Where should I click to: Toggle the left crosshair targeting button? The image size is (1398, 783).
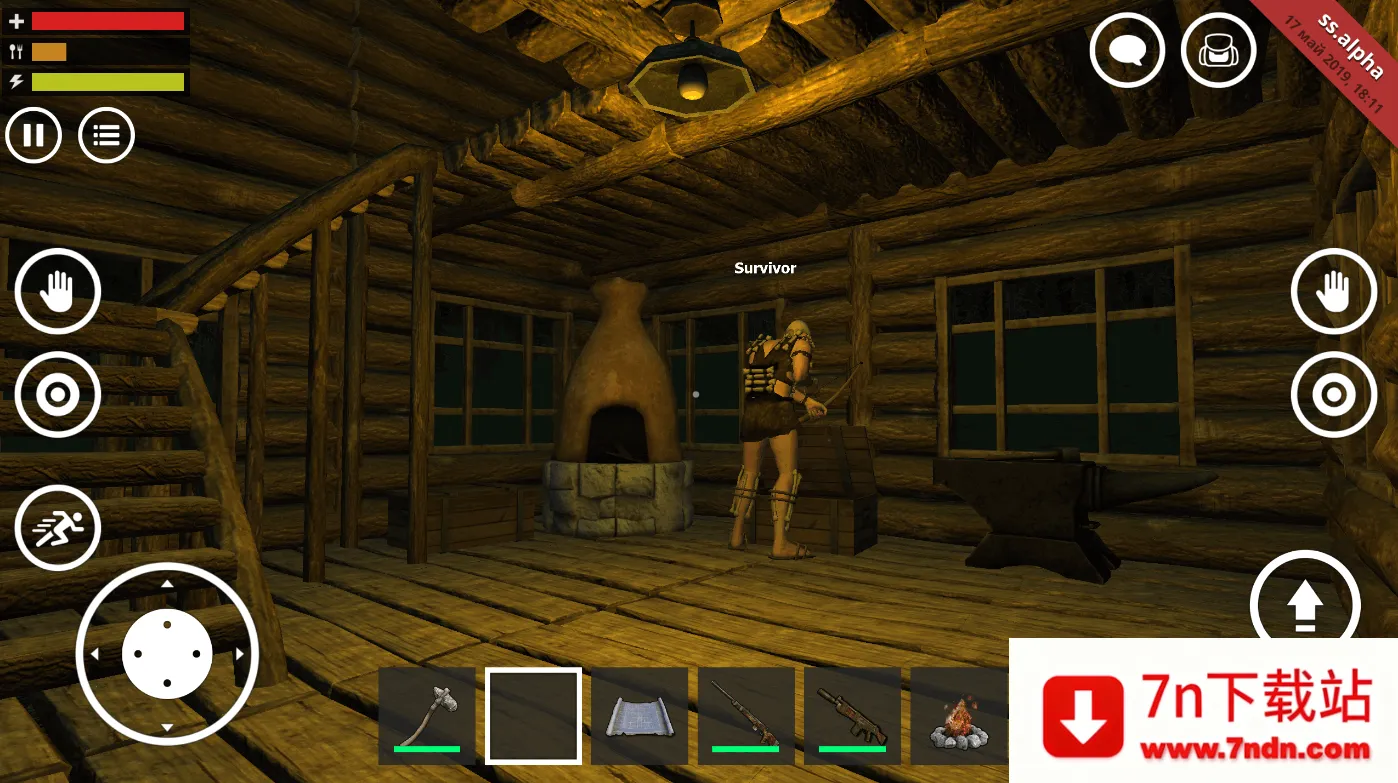pyautogui.click(x=57, y=394)
